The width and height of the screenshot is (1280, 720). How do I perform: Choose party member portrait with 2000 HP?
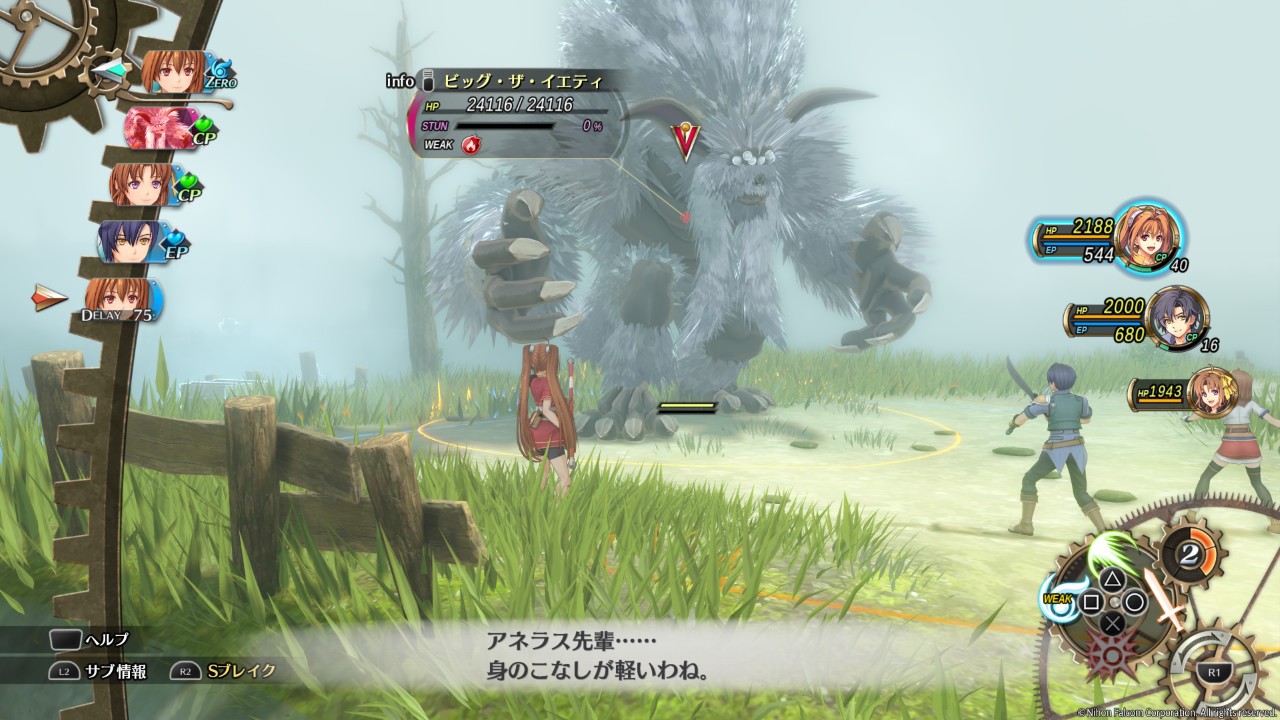click(x=1175, y=318)
